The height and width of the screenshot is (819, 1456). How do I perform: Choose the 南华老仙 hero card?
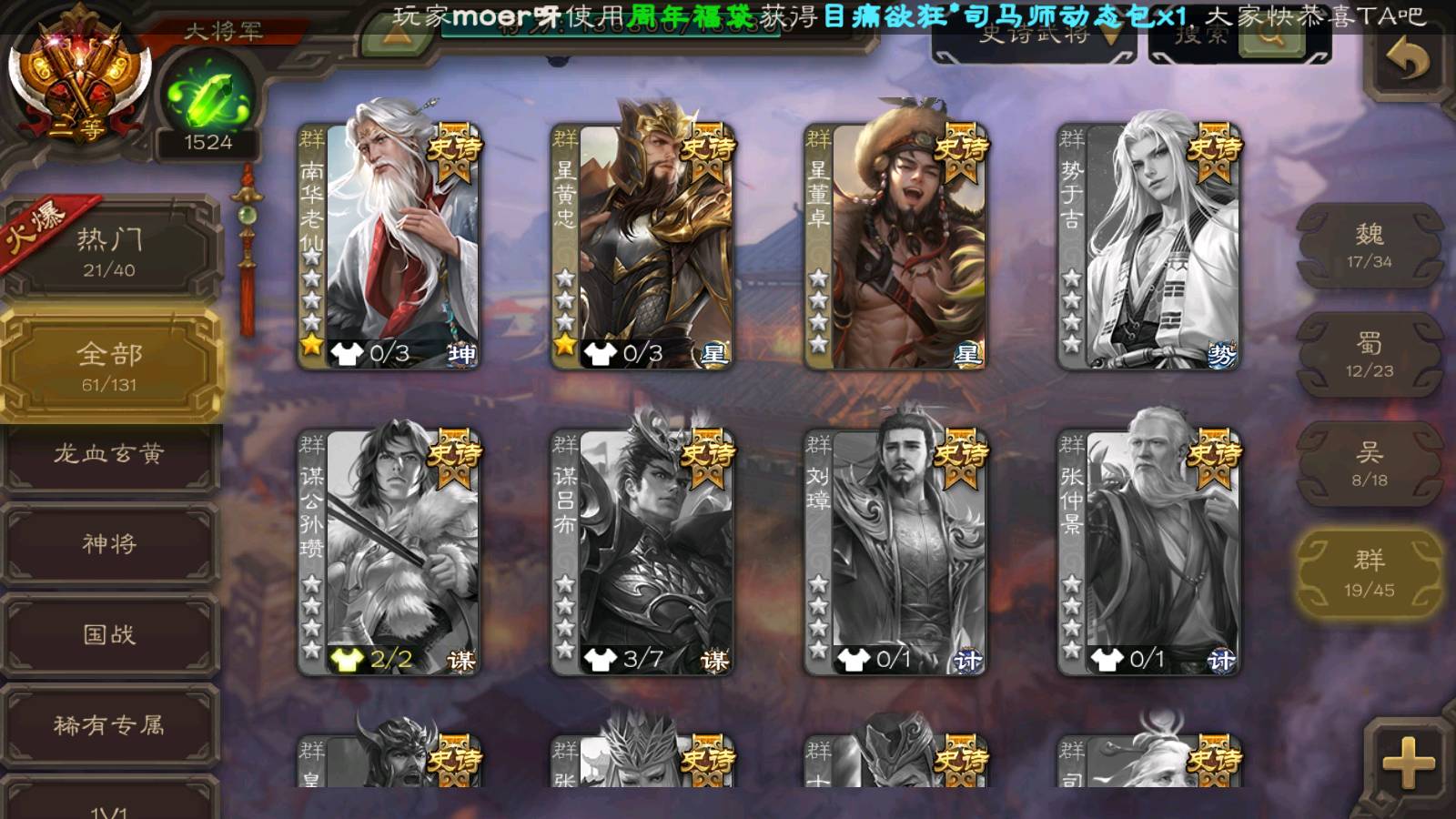tap(389, 246)
